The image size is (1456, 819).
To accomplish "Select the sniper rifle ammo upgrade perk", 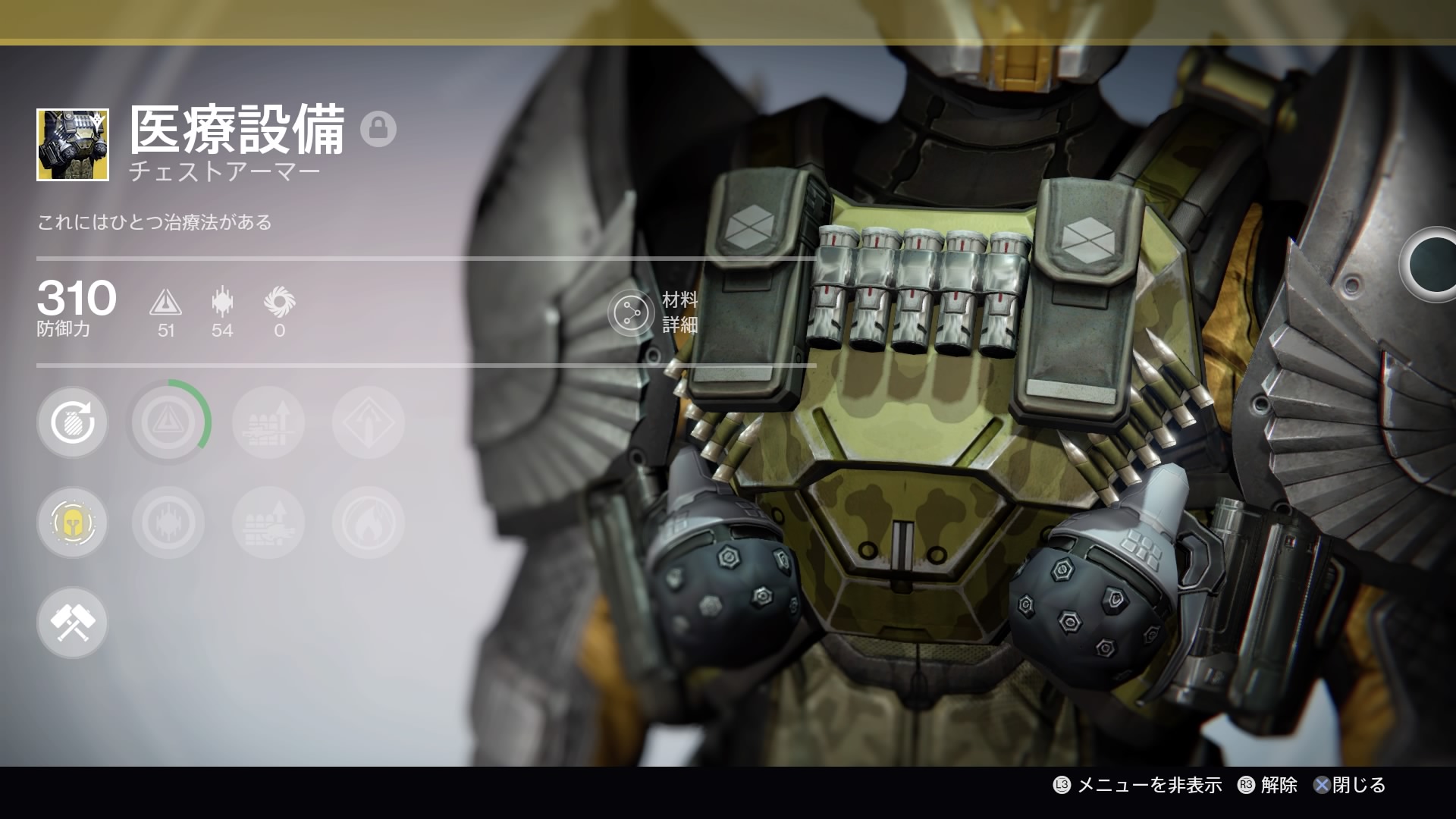I will (268, 422).
